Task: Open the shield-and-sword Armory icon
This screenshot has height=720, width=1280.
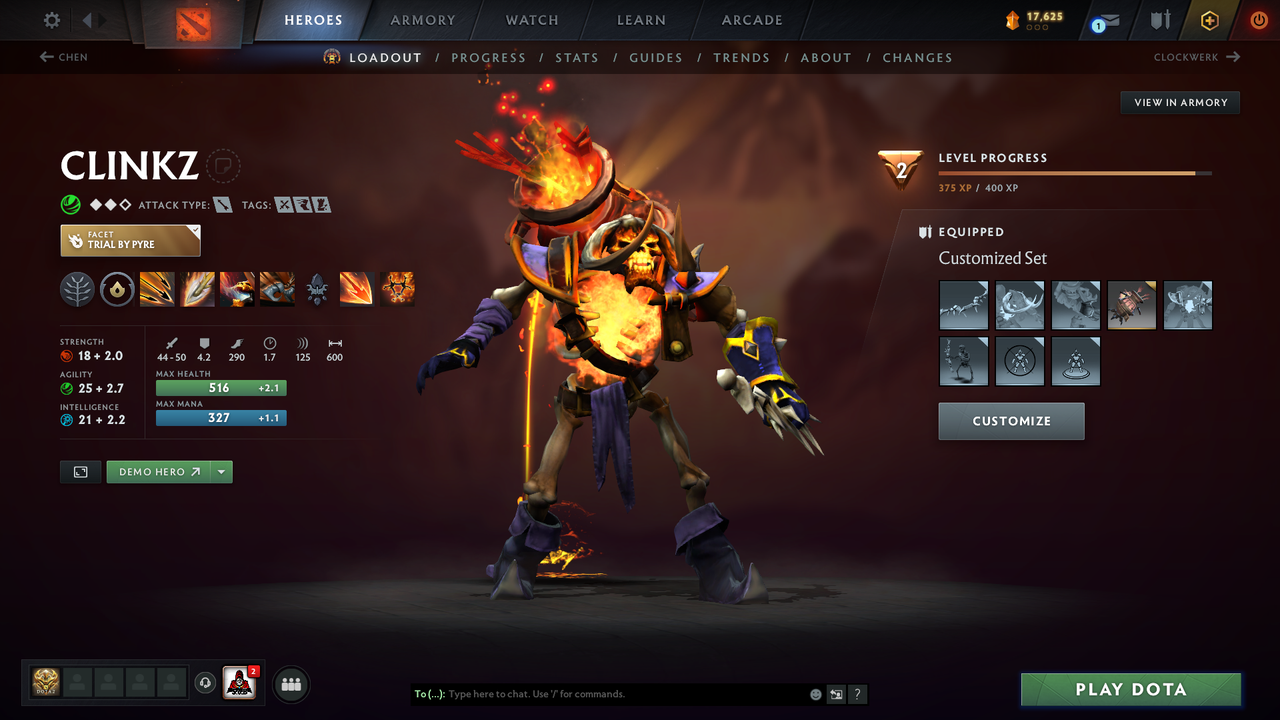Action: pos(1161,19)
